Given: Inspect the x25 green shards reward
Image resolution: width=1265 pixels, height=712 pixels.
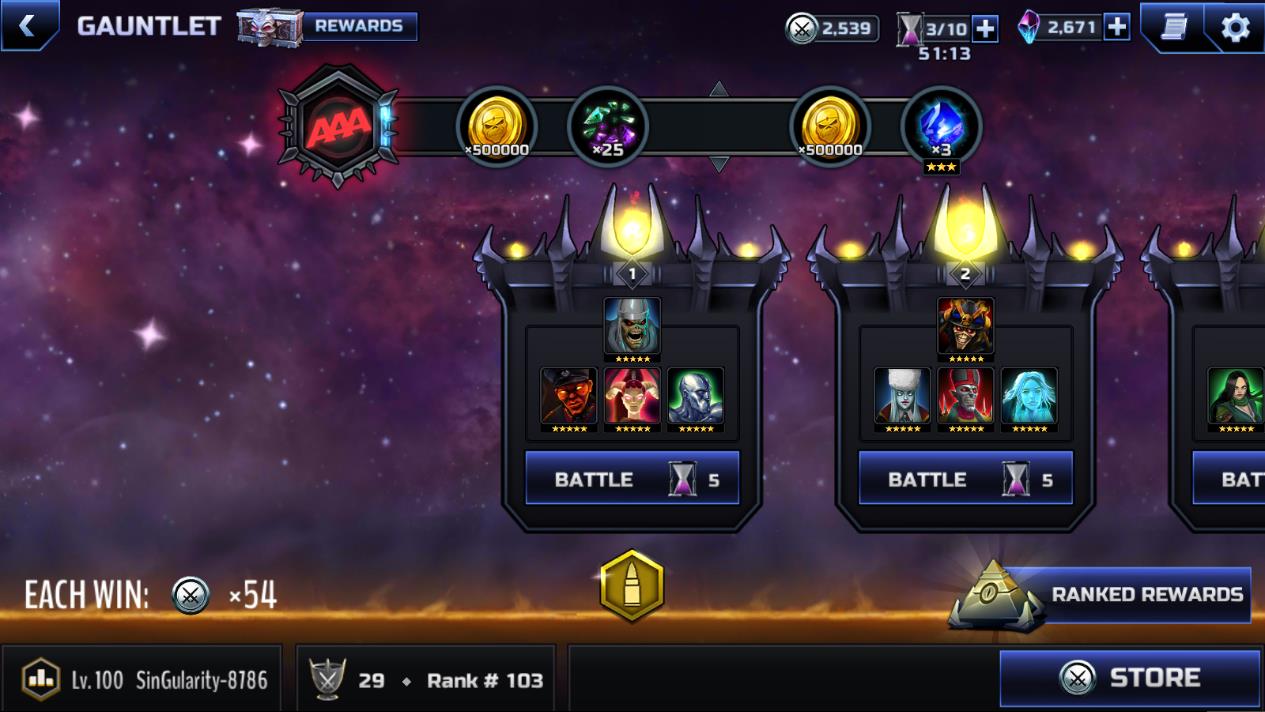Looking at the screenshot, I should point(607,127).
